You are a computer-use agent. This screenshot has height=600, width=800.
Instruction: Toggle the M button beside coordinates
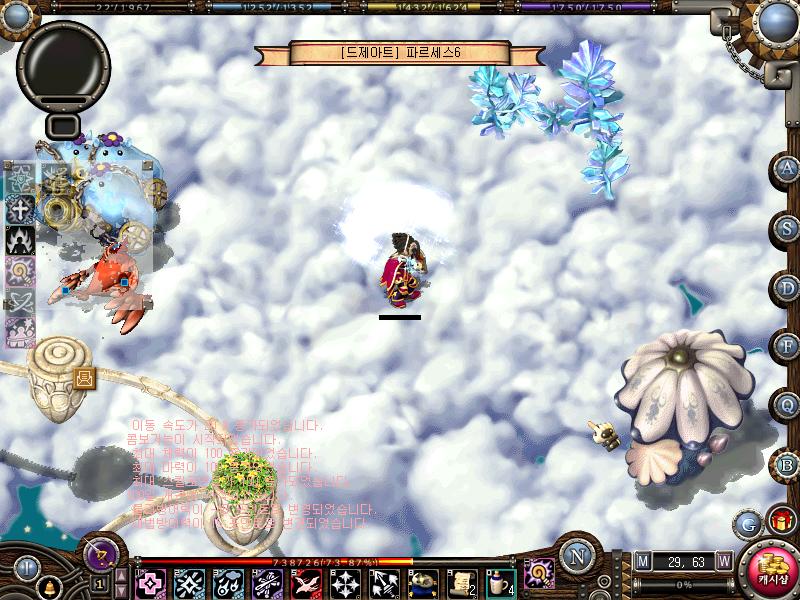click(x=642, y=562)
